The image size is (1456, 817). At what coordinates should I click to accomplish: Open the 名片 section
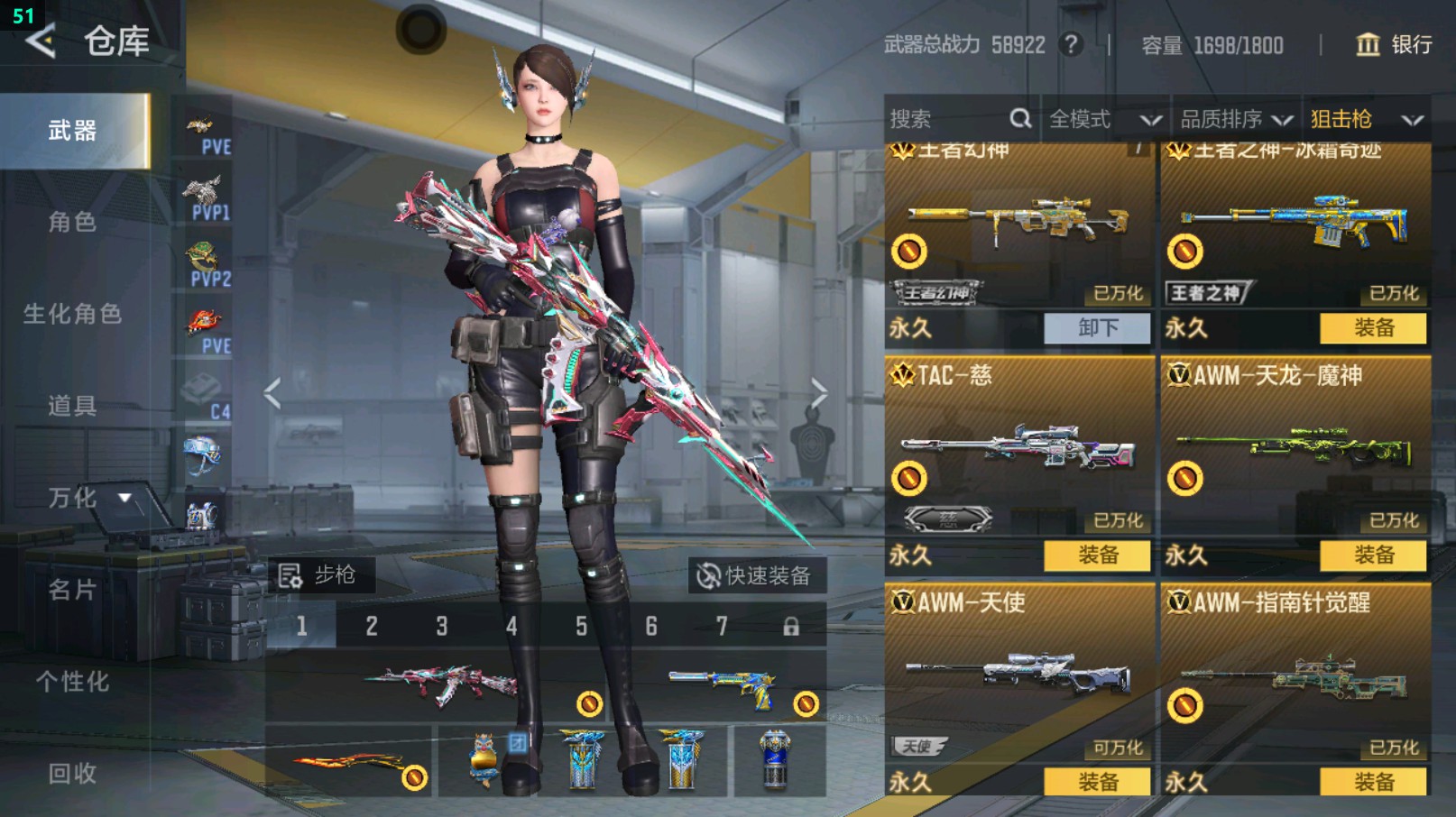pyautogui.click(x=72, y=590)
